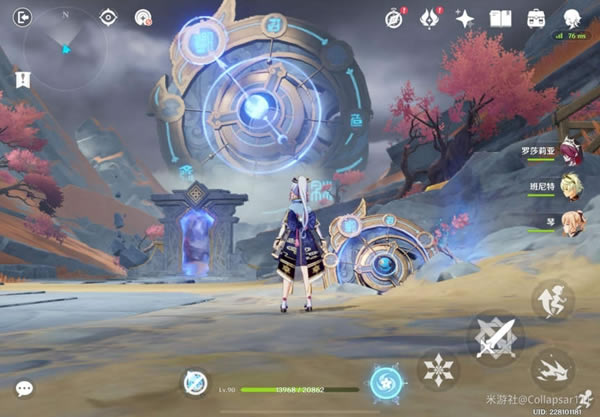Open the adventurer handbook book icon

click(x=501, y=18)
